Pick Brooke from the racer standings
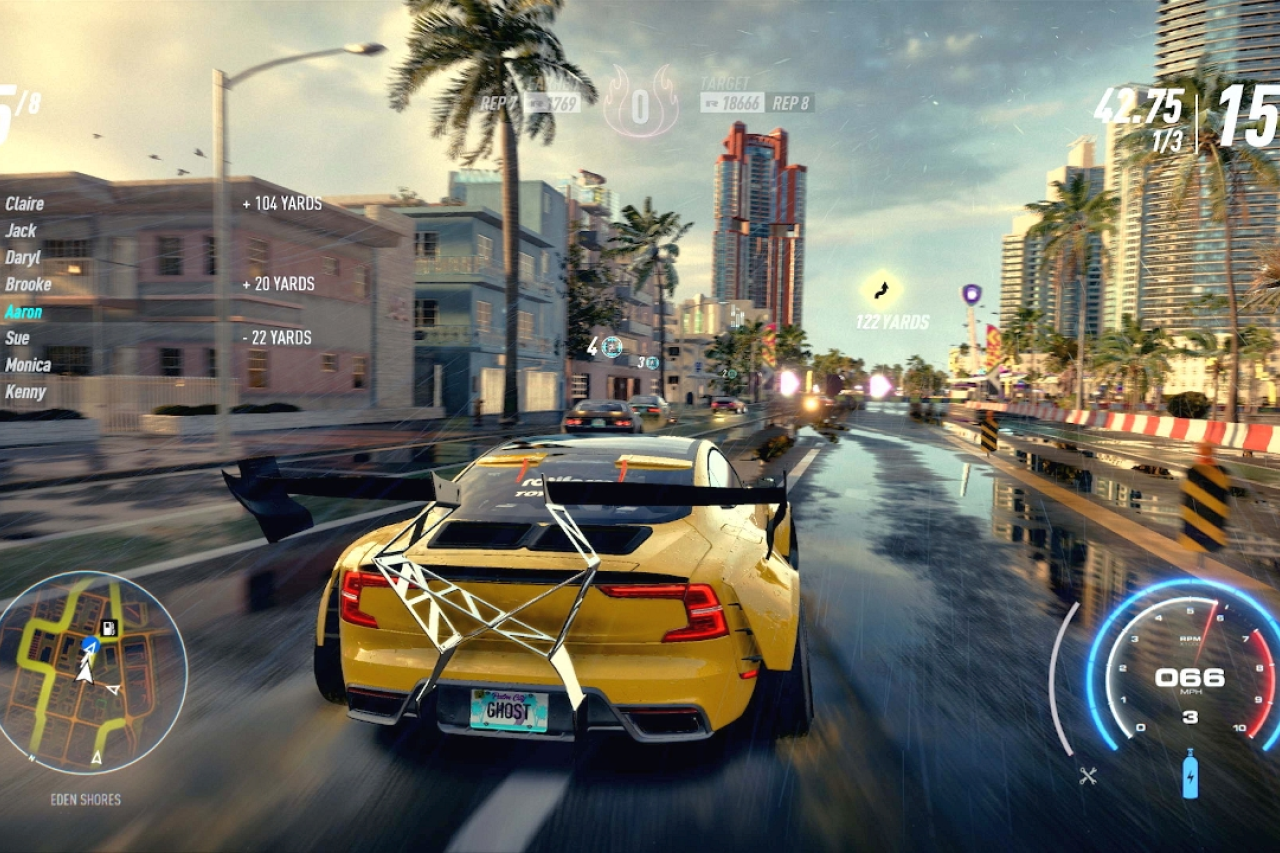The image size is (1280, 853). point(28,284)
